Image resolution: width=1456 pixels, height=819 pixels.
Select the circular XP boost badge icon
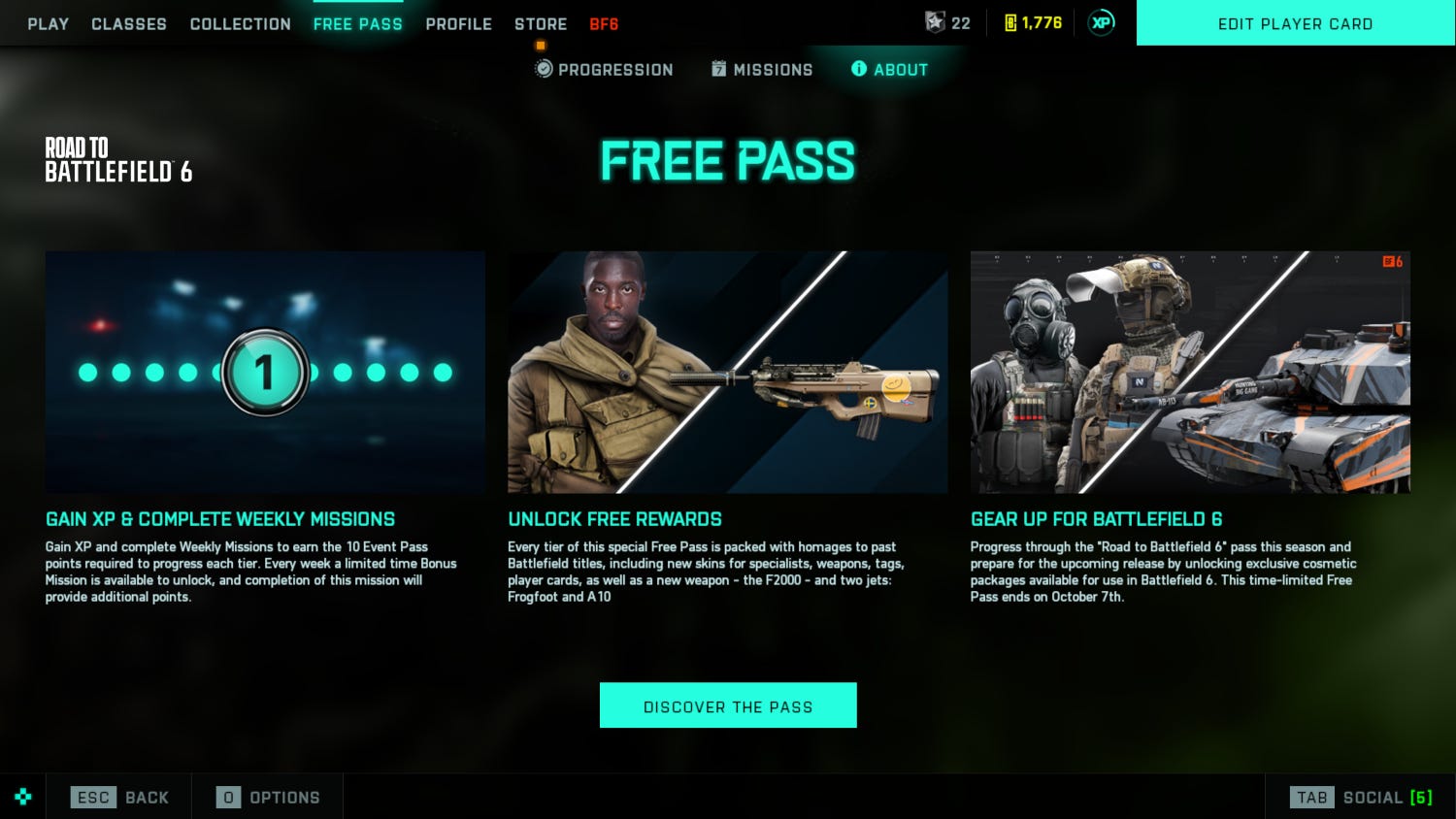tap(1101, 21)
